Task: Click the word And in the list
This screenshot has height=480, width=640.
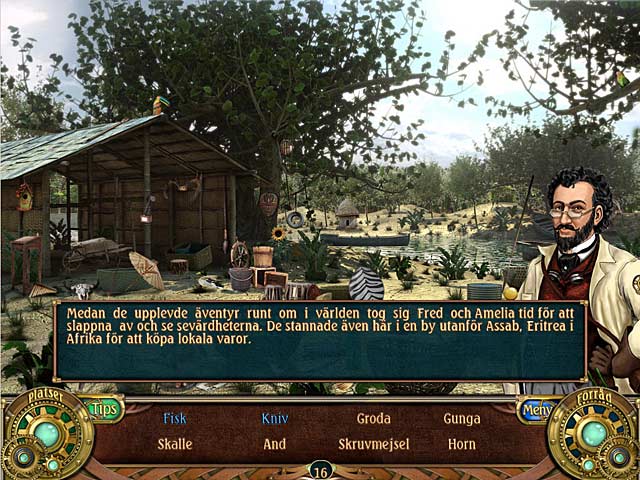Action: point(274,444)
